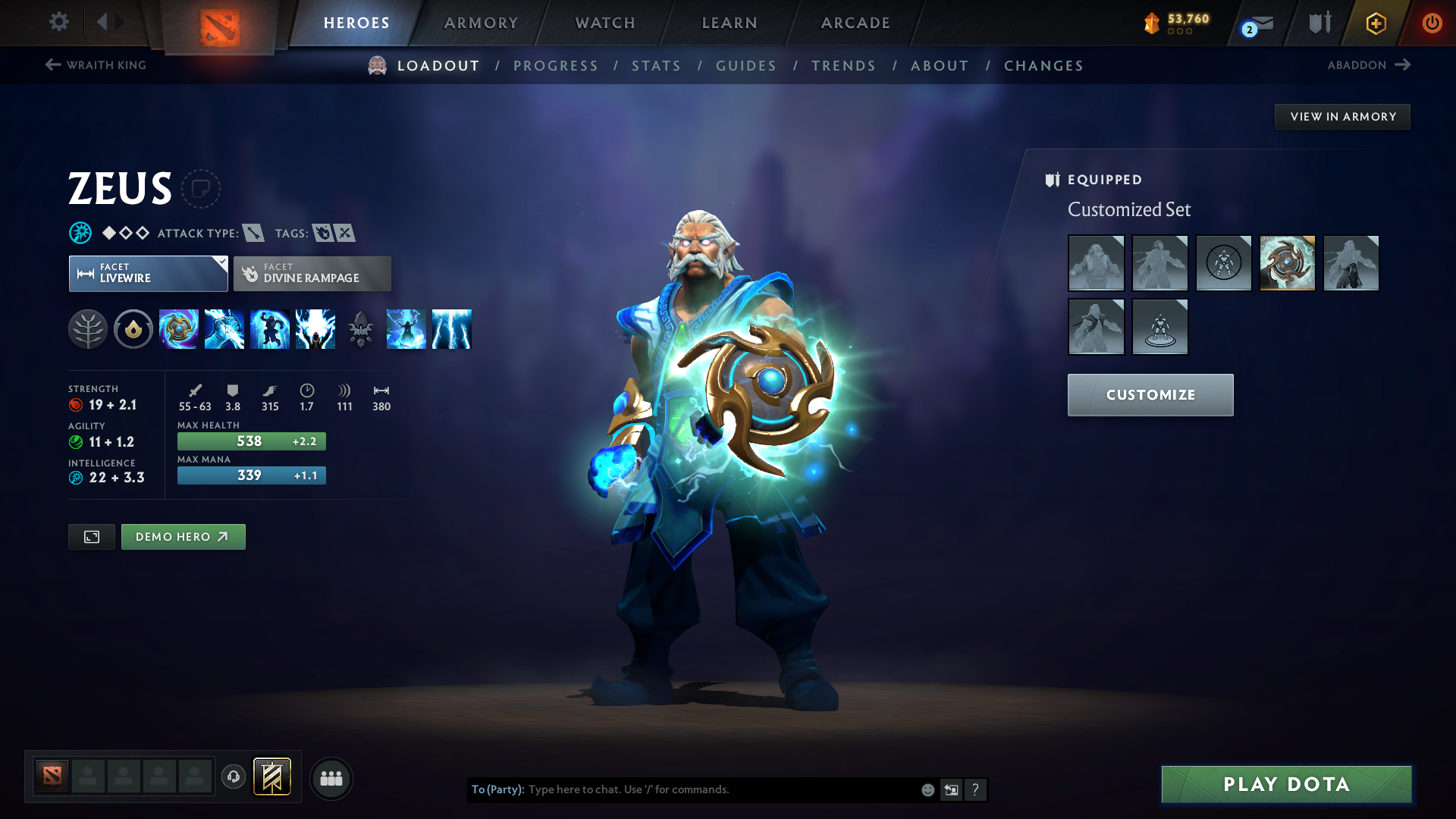Viewport: 1456px width, 819px height.
Task: Toggle party voice chat headset icon
Action: click(x=233, y=777)
